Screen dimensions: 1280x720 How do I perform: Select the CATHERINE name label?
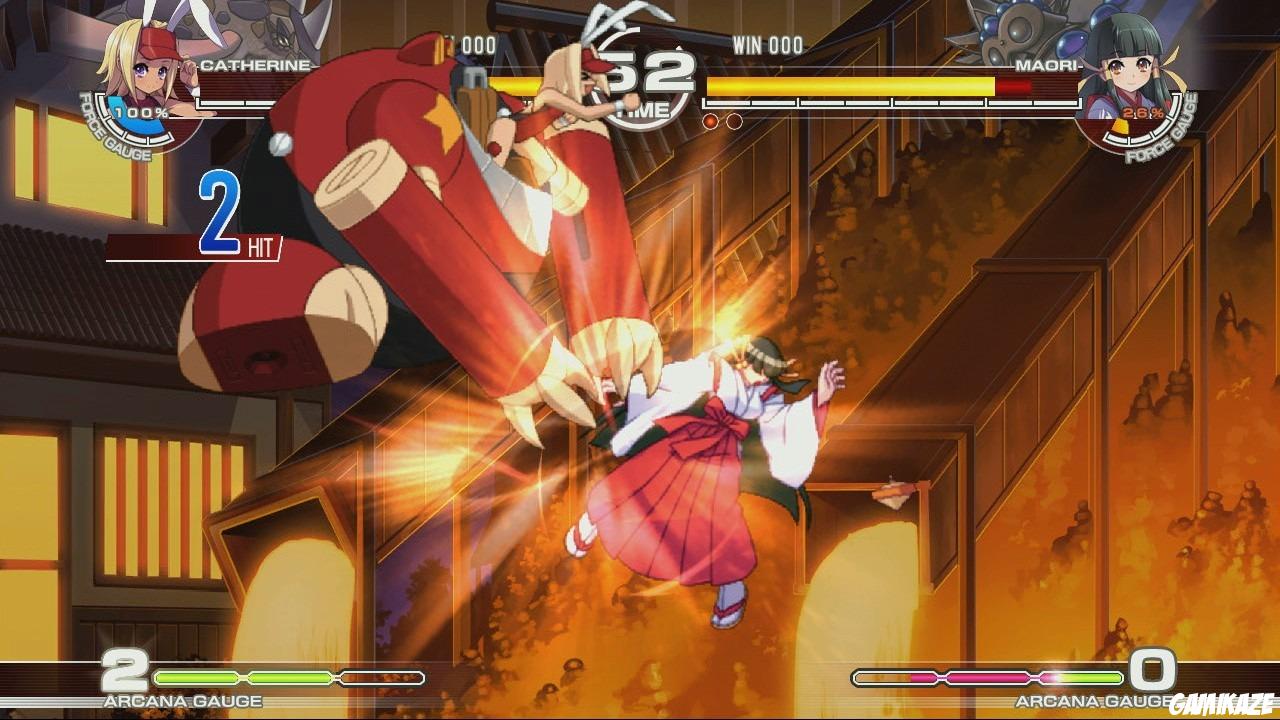257,64
